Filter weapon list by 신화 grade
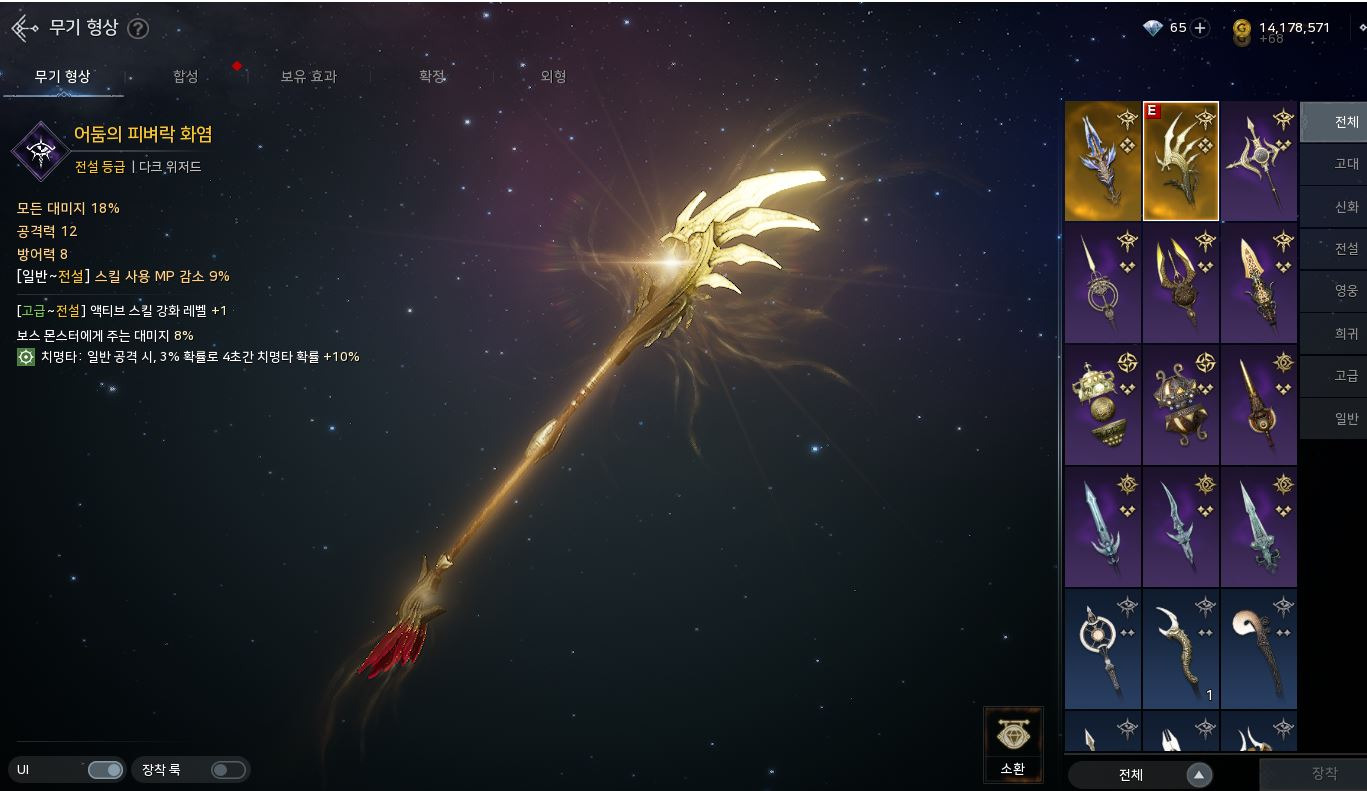Screen dimensions: 1367x791 click(x=1346, y=206)
